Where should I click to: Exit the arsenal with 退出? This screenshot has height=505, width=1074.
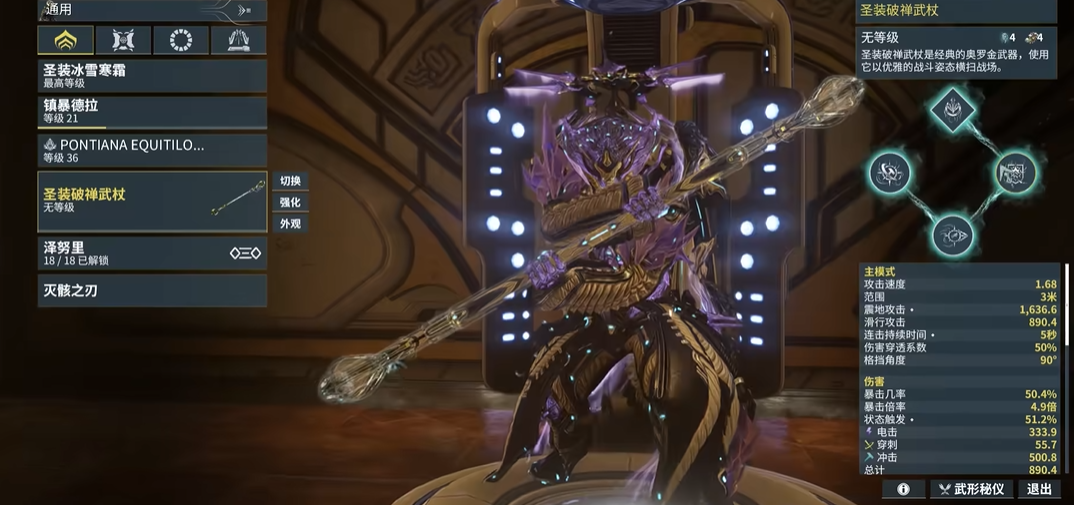pos(1039,489)
